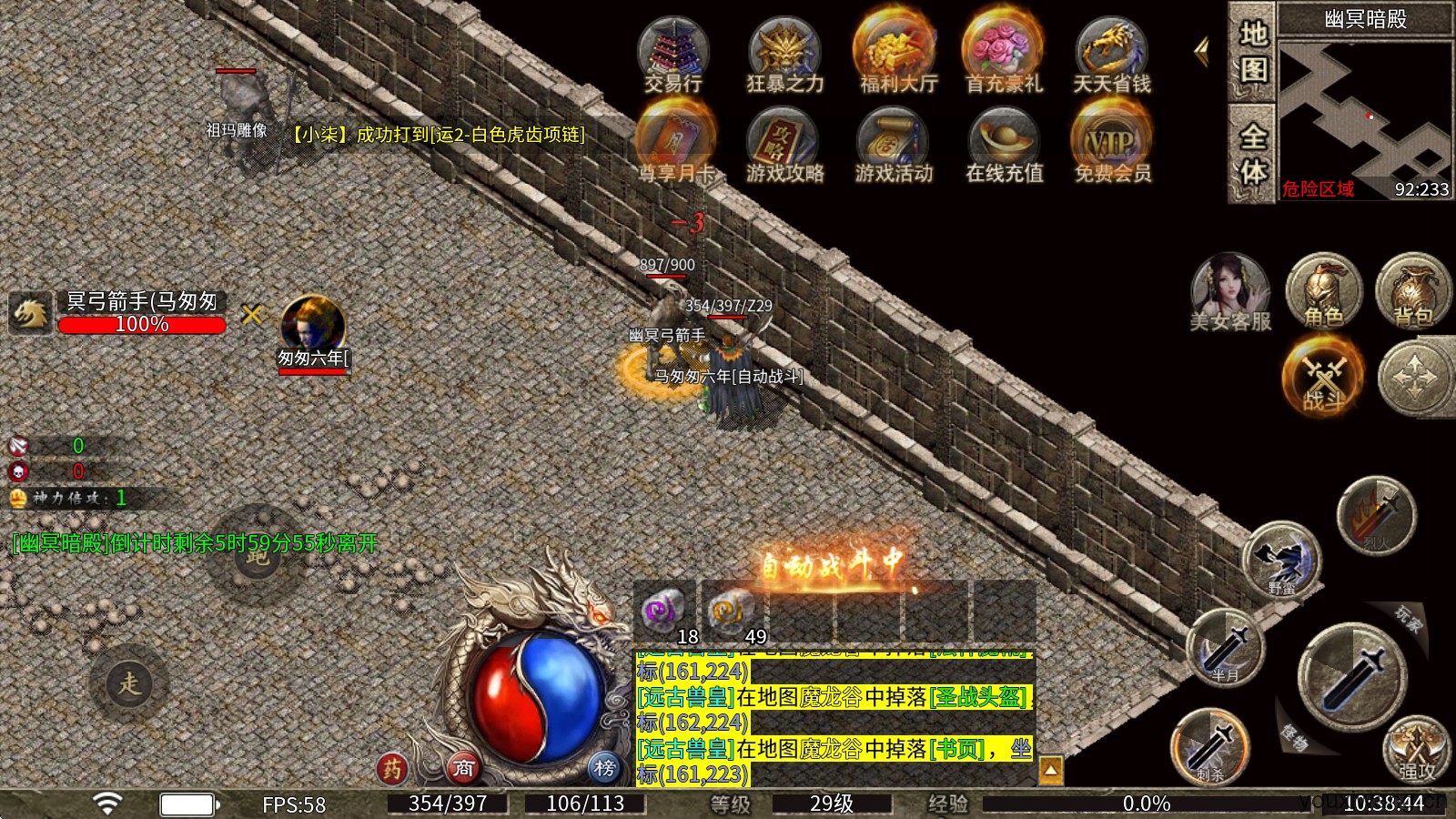The image size is (1456, 819).
Task: Open the 福利大厅 welfare hall
Action: pos(897,55)
